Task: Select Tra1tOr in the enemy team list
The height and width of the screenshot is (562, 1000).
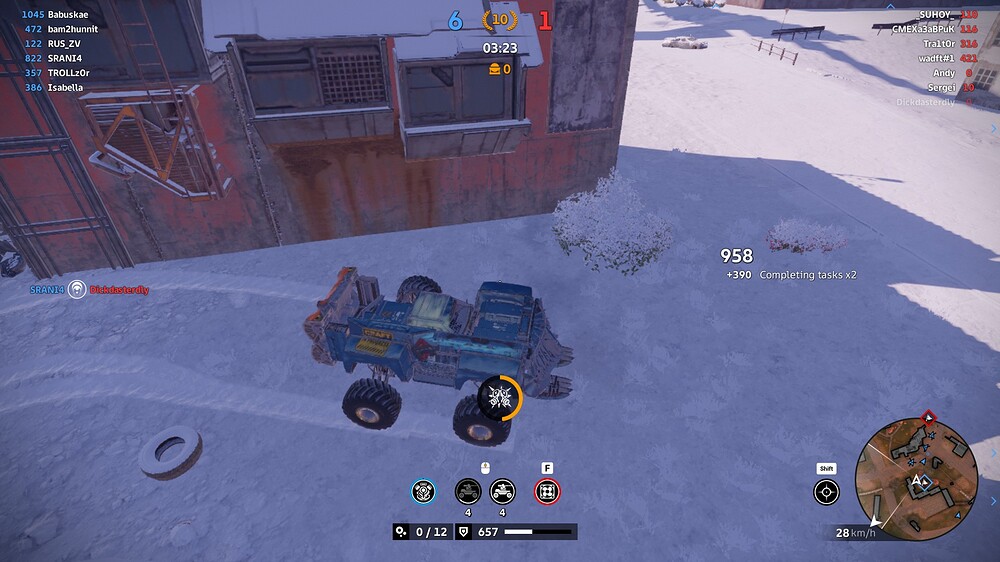Action: (939, 44)
